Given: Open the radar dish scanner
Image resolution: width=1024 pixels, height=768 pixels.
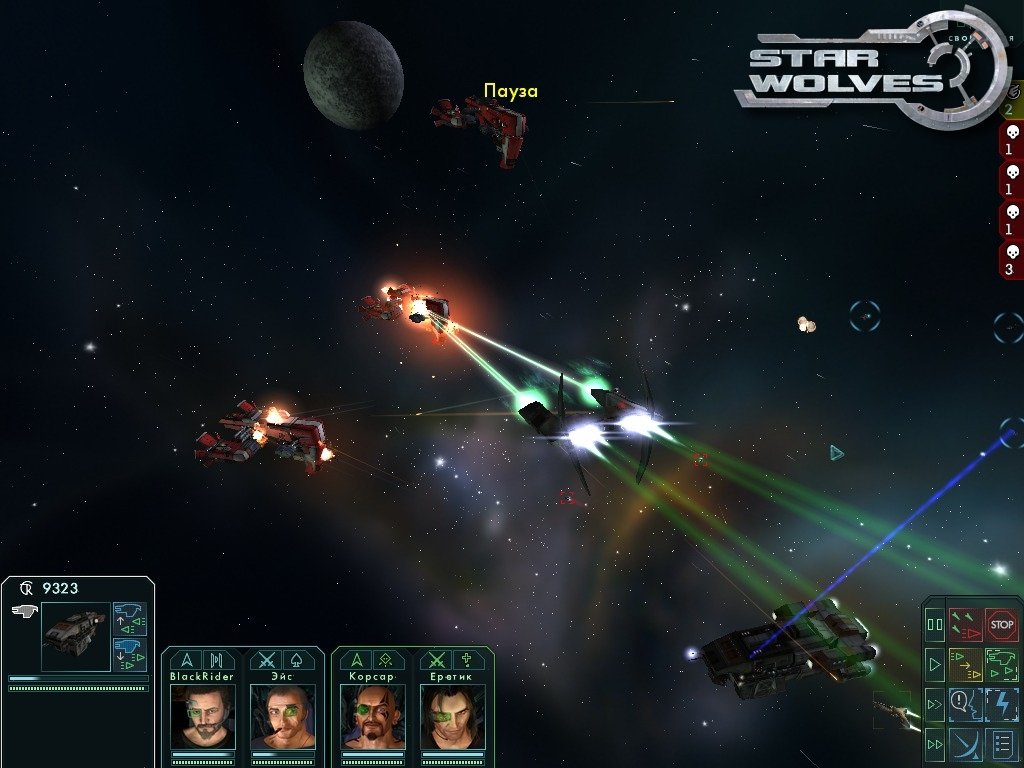Looking at the screenshot, I should [x=965, y=744].
